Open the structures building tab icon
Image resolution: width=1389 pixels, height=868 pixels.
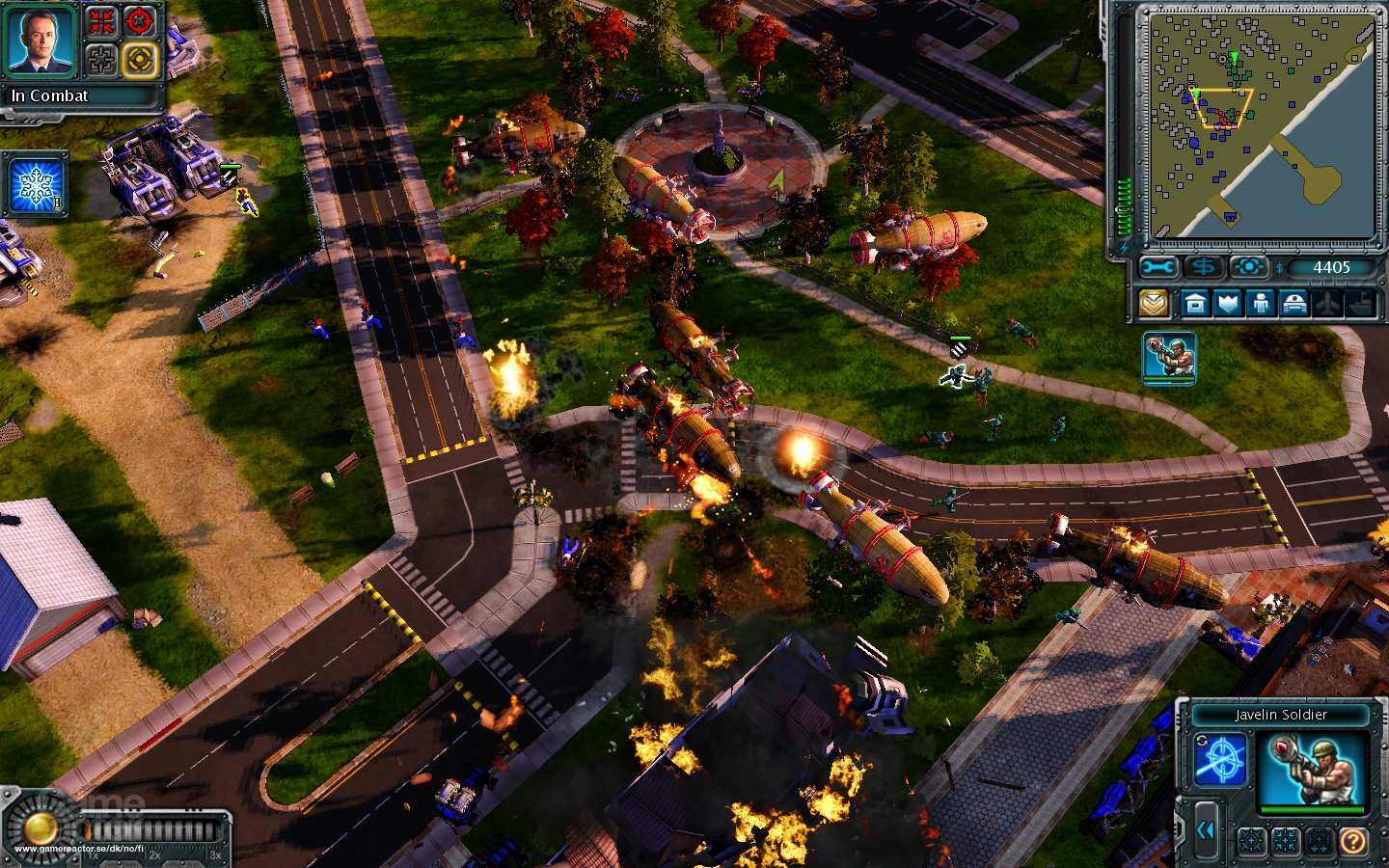pos(1197,303)
